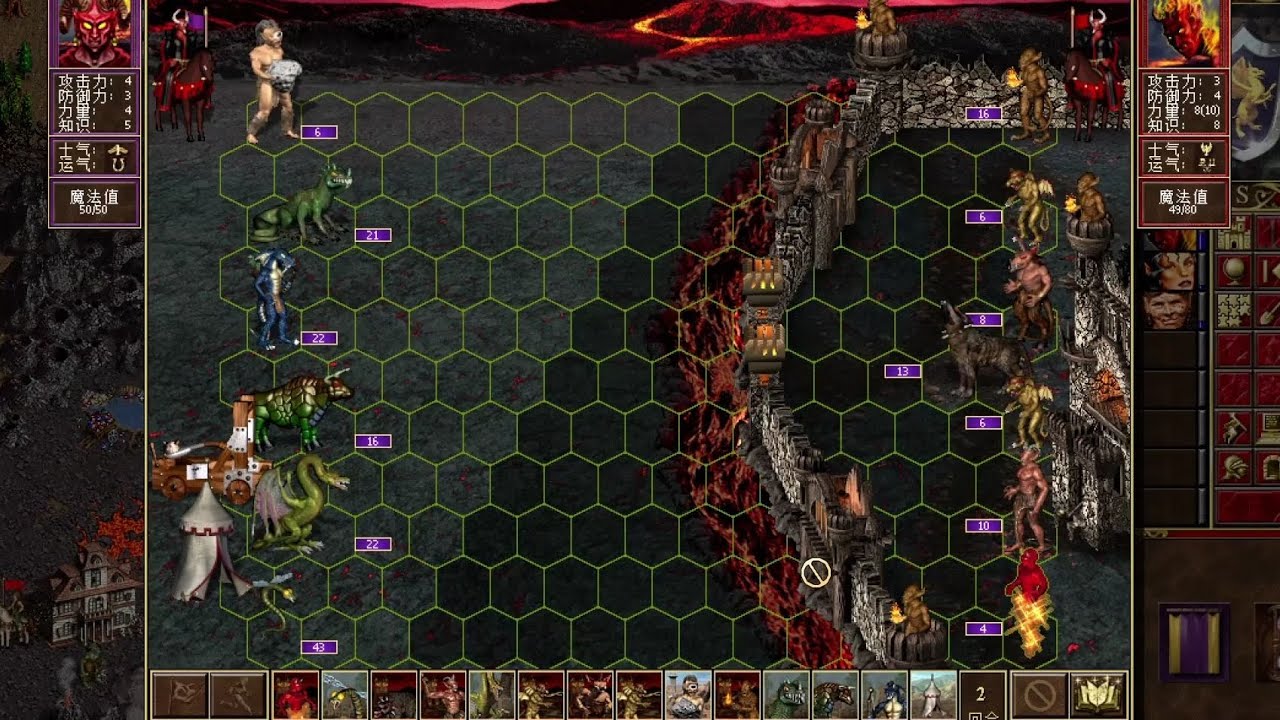Choose the first aid tent portrait in queue
Image resolution: width=1280 pixels, height=720 pixels.
[x=933, y=695]
